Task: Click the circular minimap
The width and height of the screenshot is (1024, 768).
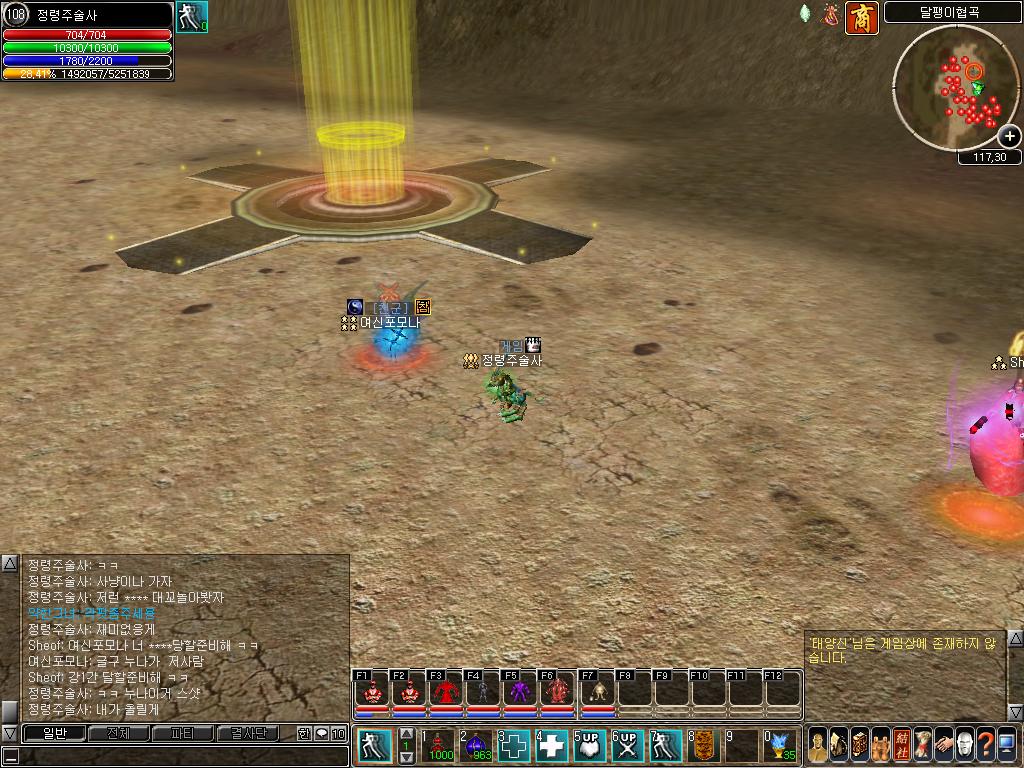Action: [954, 88]
